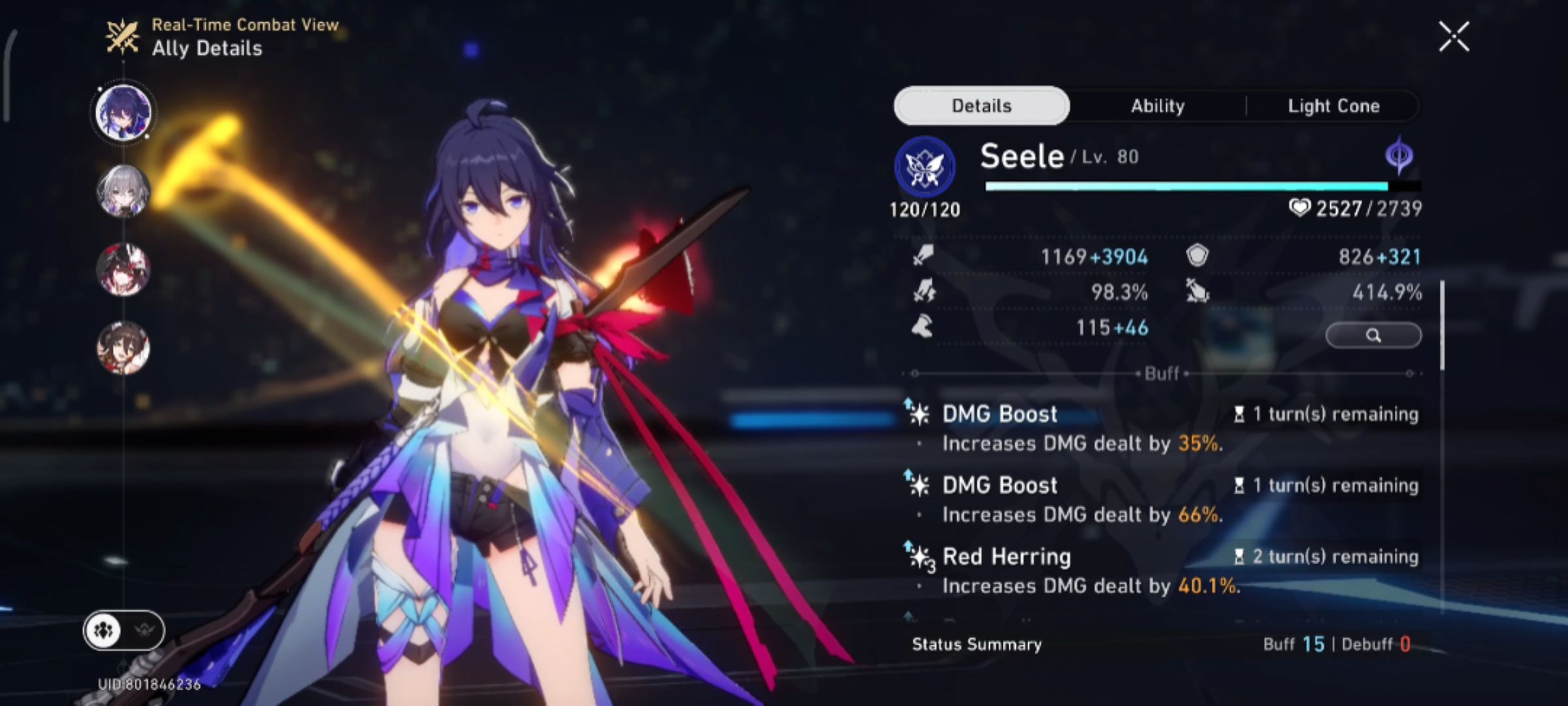Open the Light Cone tab

coord(1333,105)
